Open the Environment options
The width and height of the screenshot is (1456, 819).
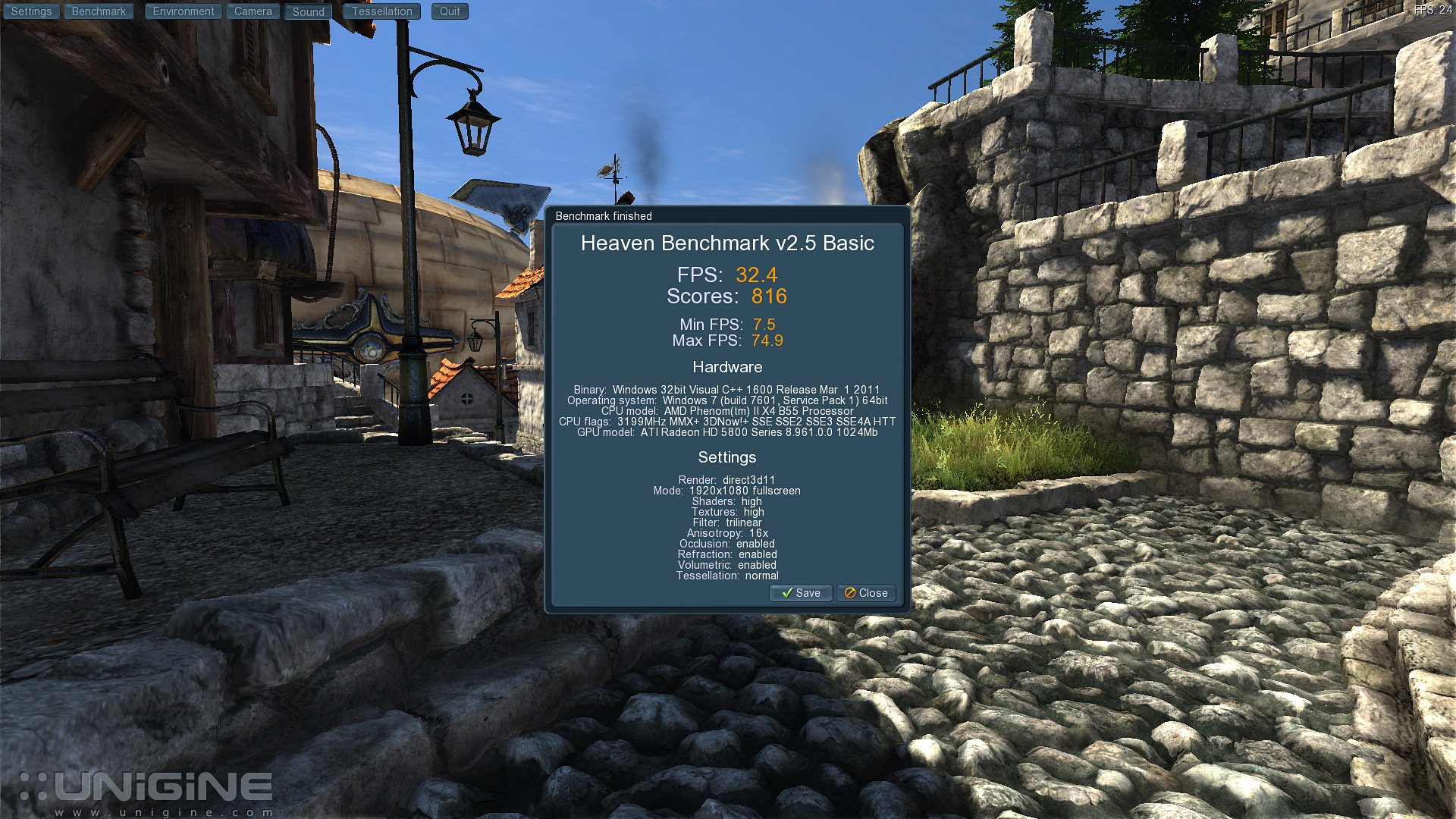184,11
